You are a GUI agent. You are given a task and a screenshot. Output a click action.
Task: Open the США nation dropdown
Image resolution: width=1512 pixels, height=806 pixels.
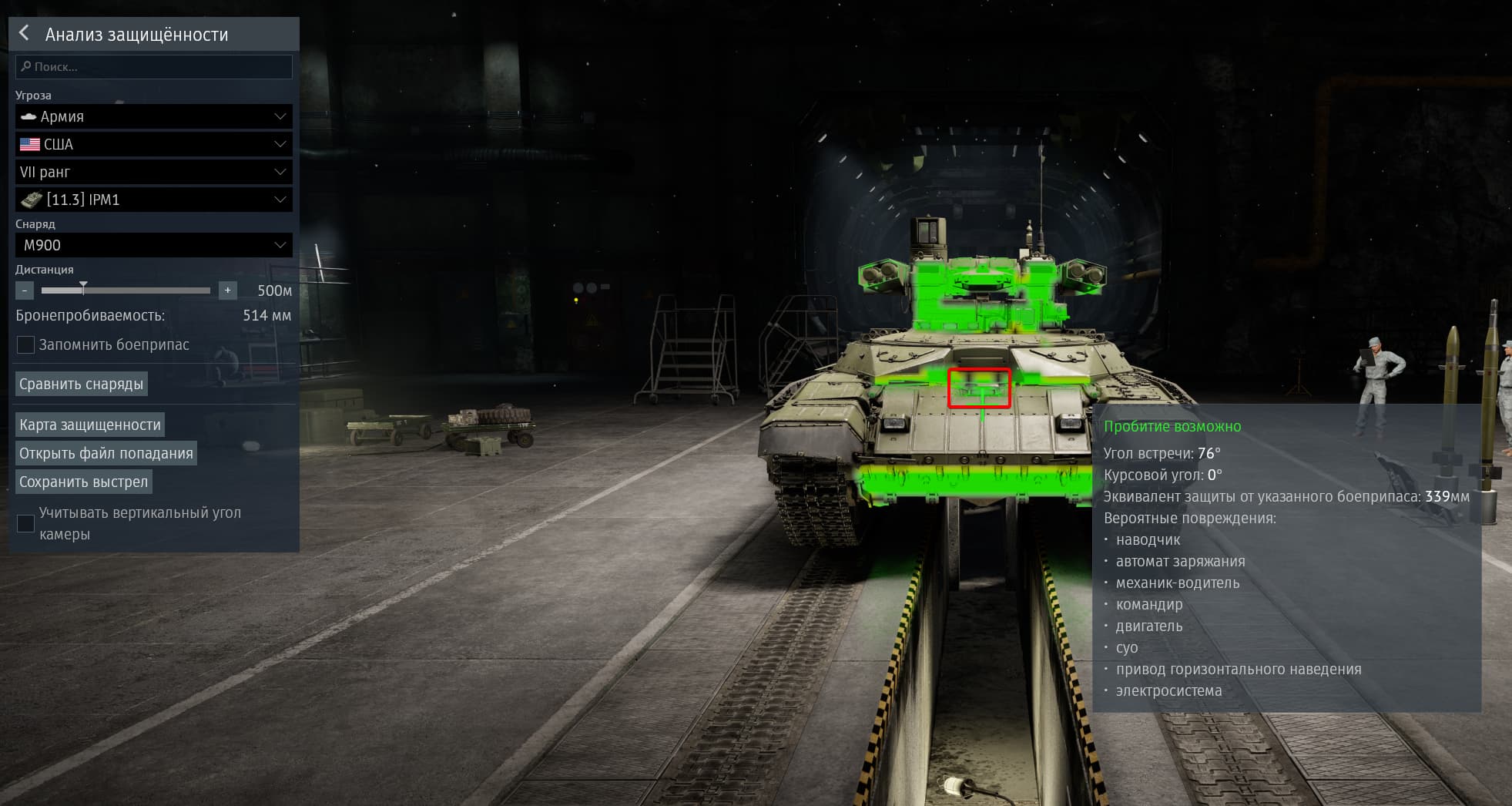154,144
